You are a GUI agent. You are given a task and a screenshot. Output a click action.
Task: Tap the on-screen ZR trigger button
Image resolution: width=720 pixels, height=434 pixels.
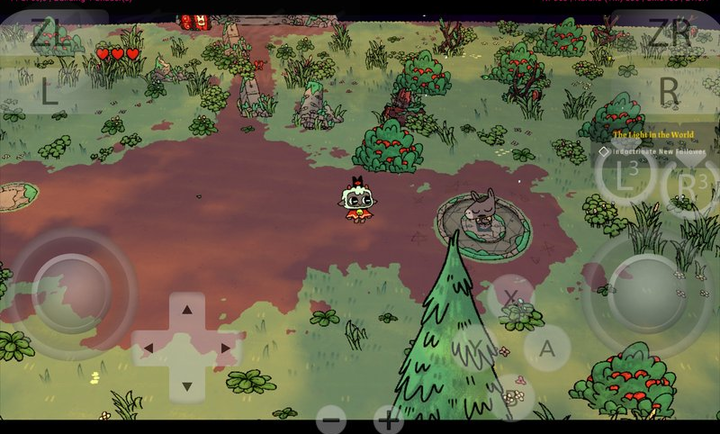tap(668, 33)
